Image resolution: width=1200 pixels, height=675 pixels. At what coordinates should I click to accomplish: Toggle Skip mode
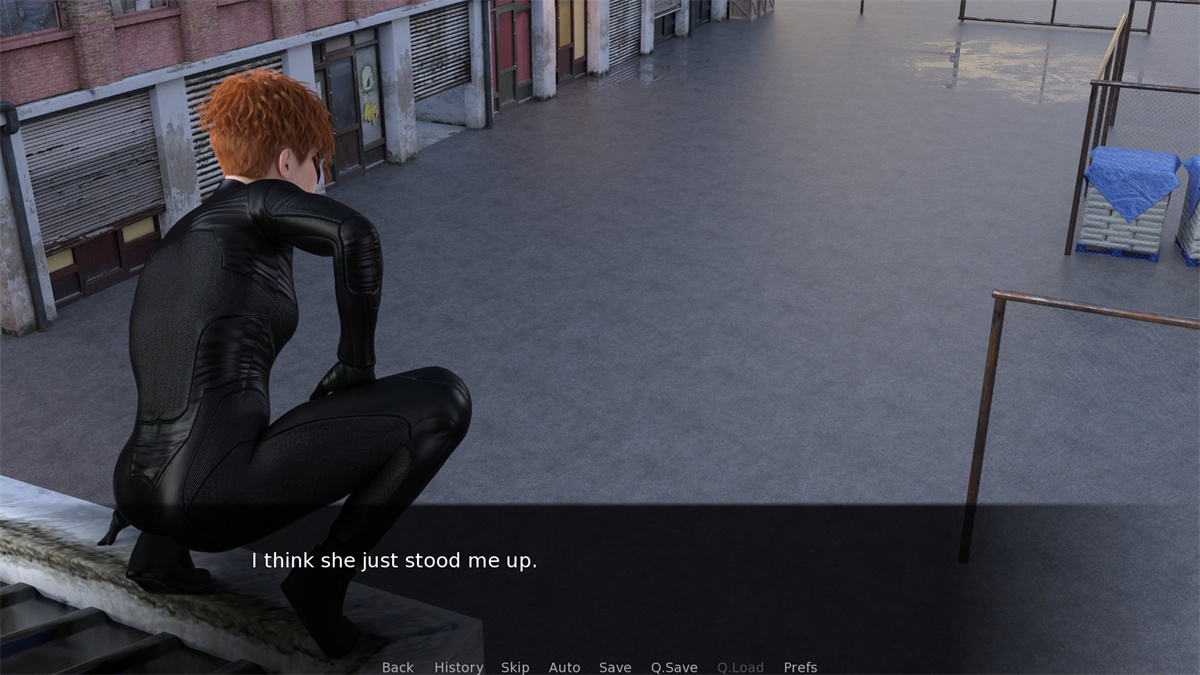(515, 667)
